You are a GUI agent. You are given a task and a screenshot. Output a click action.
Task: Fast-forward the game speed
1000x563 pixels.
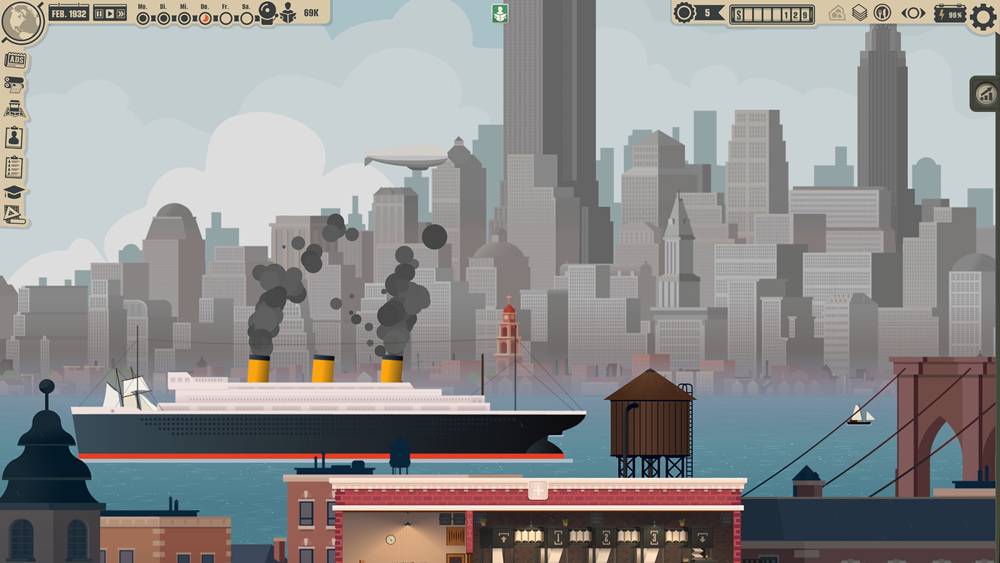(121, 13)
